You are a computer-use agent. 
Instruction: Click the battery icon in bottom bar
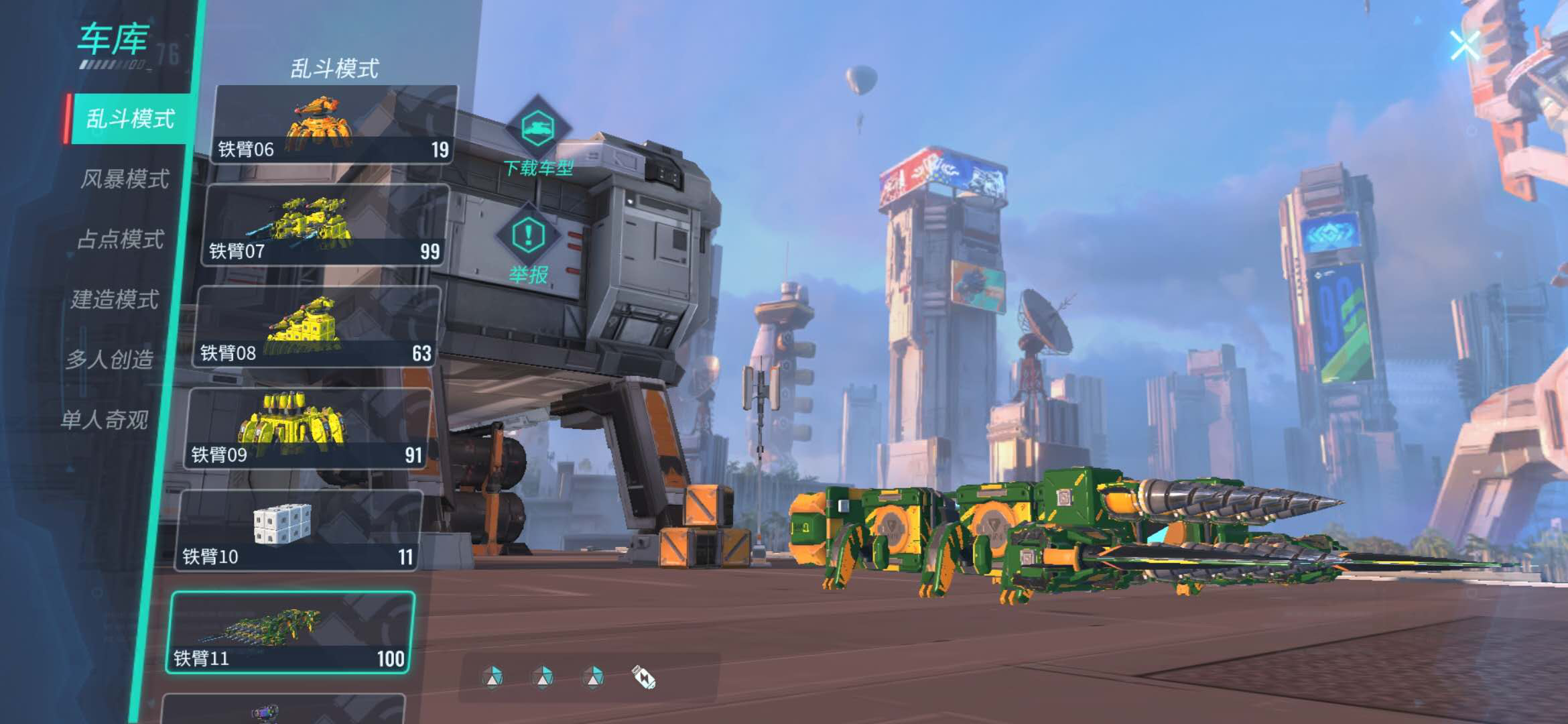pyautogui.click(x=644, y=678)
